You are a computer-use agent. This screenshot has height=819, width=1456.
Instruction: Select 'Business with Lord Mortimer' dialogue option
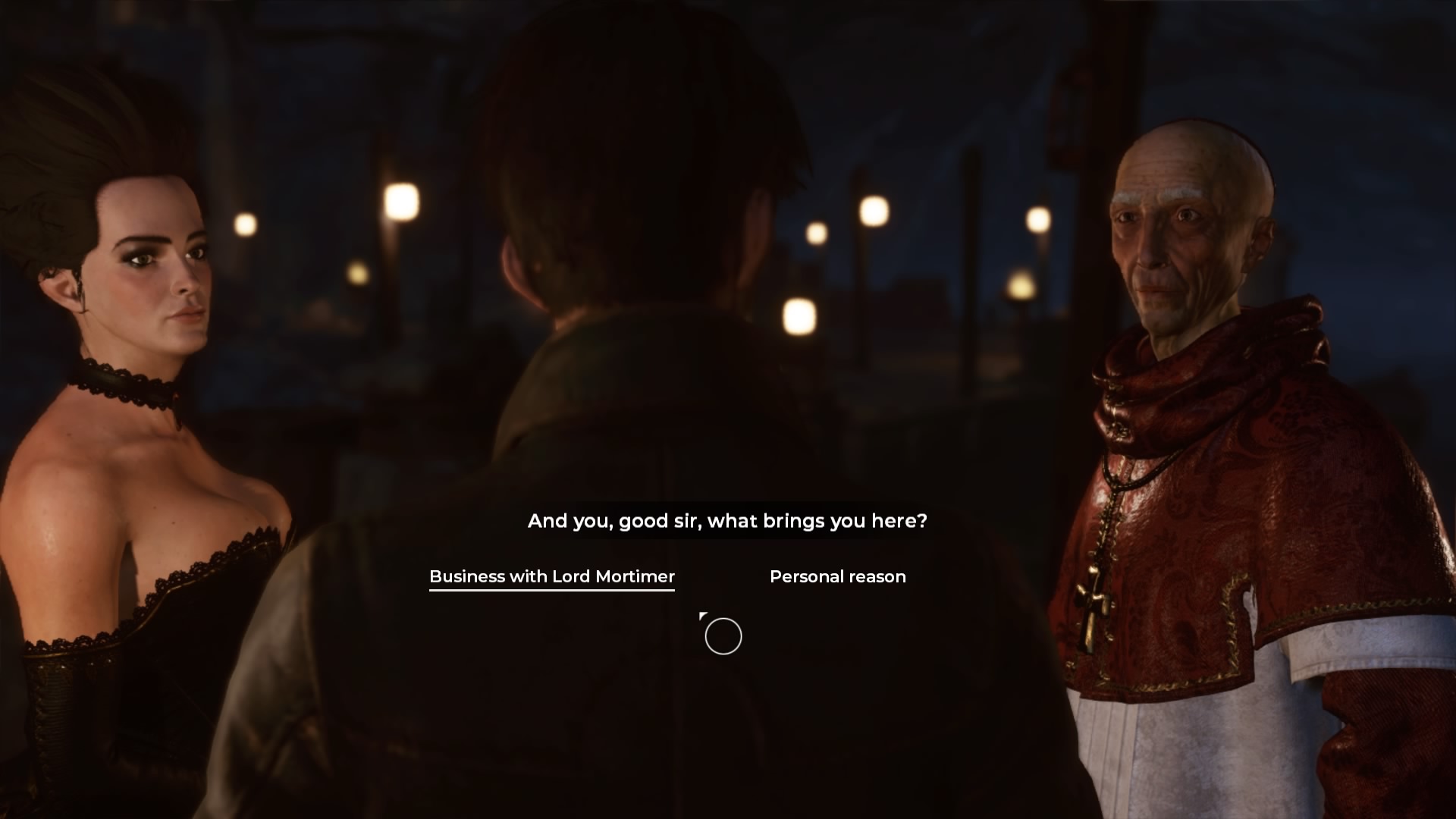tap(551, 576)
